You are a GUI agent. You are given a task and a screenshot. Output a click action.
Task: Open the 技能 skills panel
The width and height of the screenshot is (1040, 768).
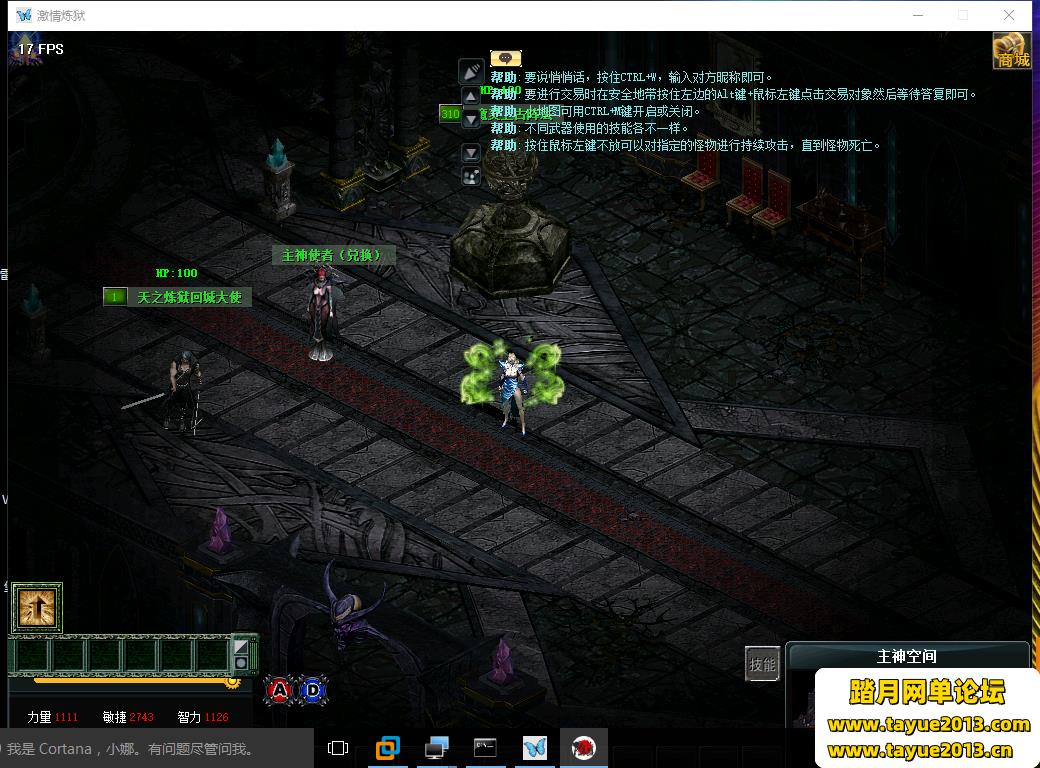[762, 664]
